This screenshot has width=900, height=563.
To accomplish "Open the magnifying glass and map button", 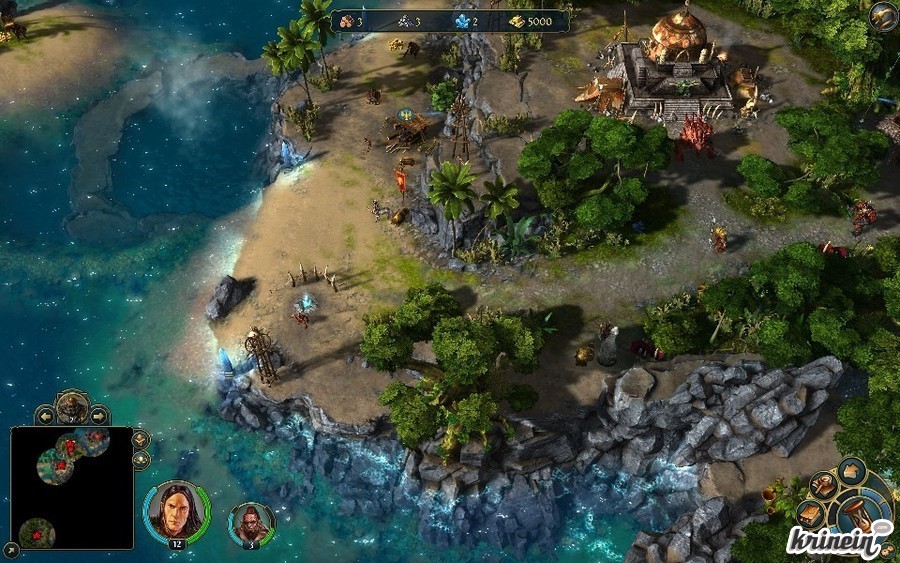I will (x=823, y=486).
